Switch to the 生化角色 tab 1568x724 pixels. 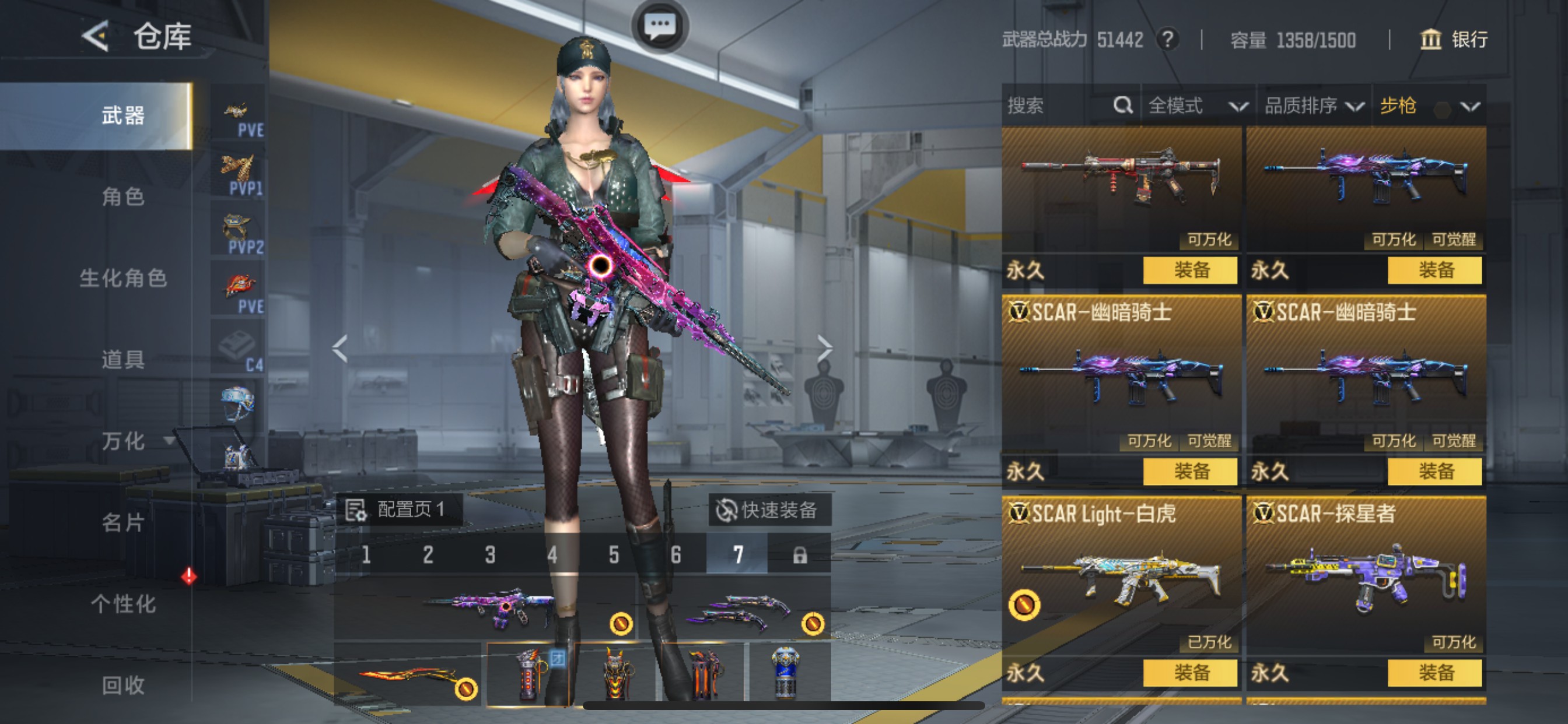point(123,278)
